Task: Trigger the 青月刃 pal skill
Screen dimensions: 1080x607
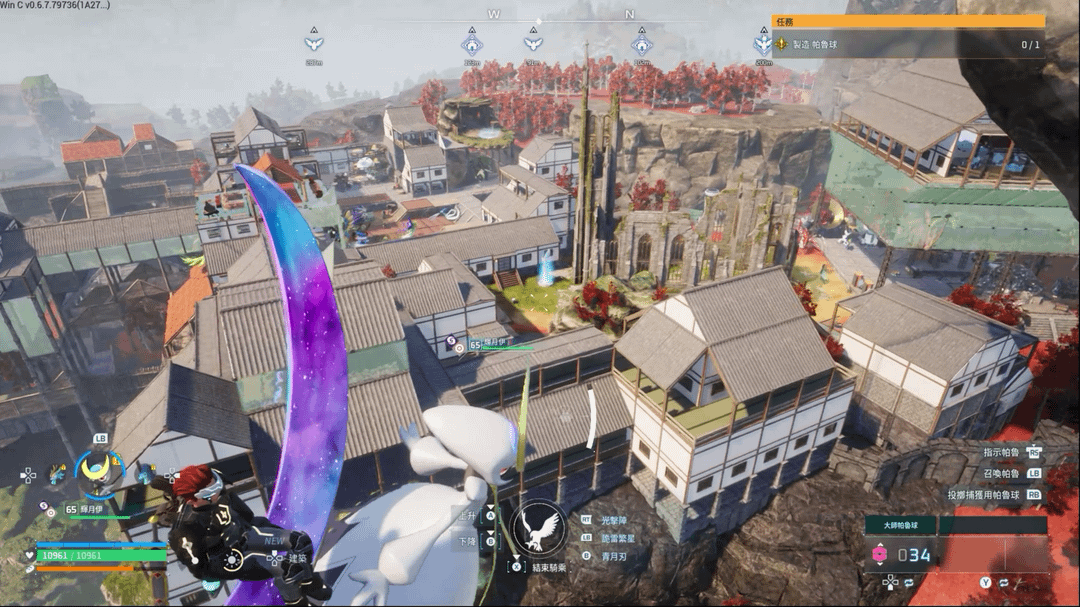Action: 612,555
